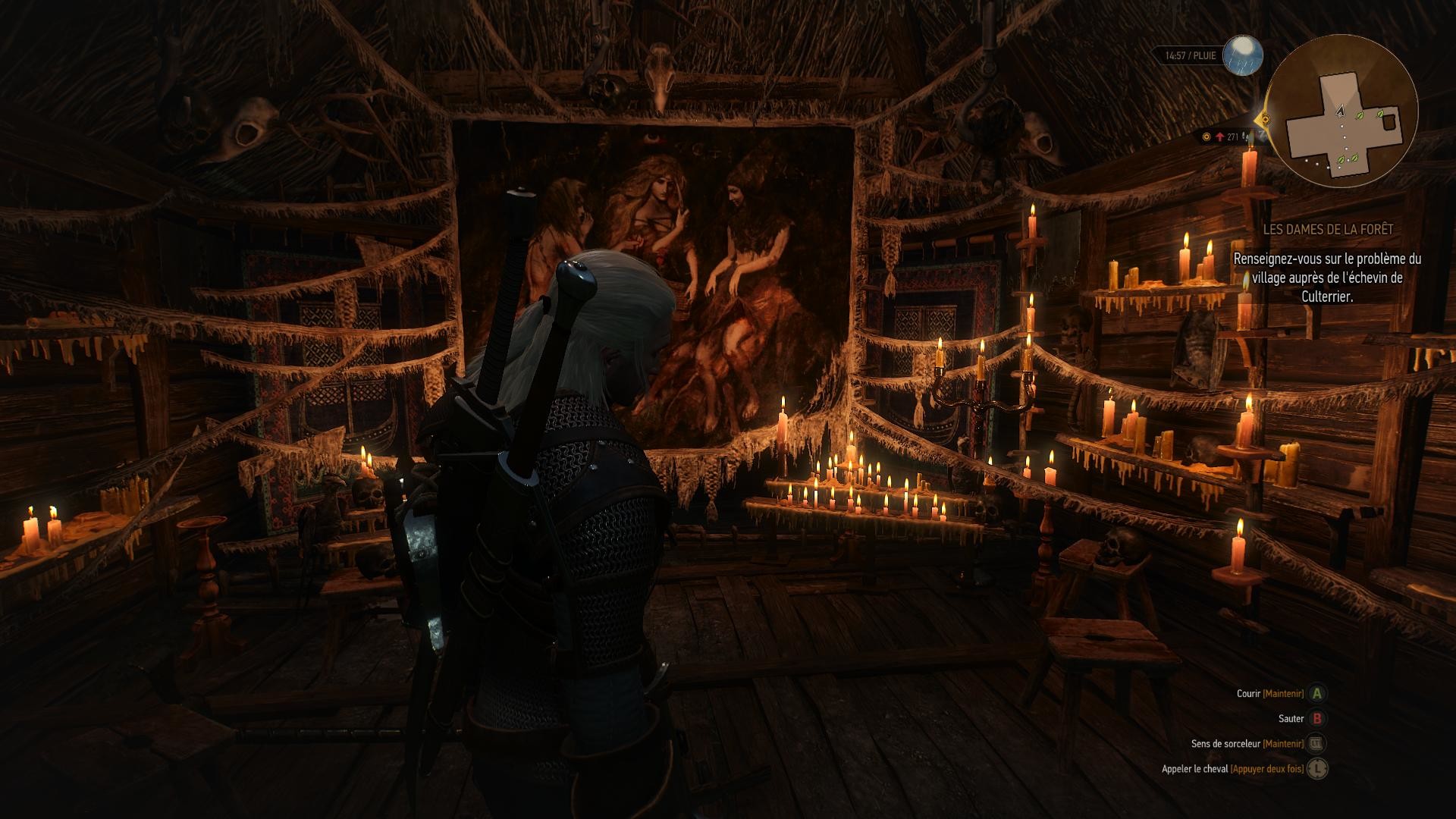Select the rain weather icon
The height and width of the screenshot is (819, 1456).
point(1243,55)
